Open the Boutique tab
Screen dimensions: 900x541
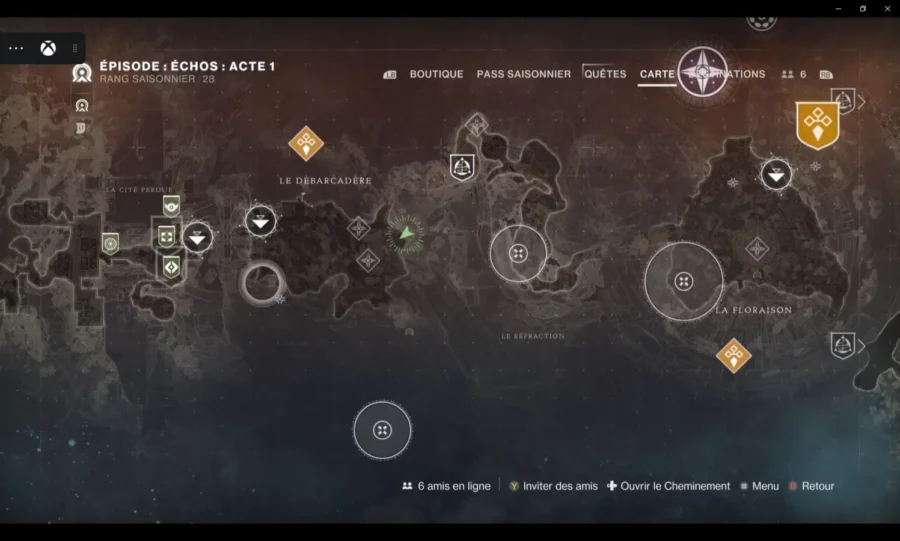[x=436, y=74]
